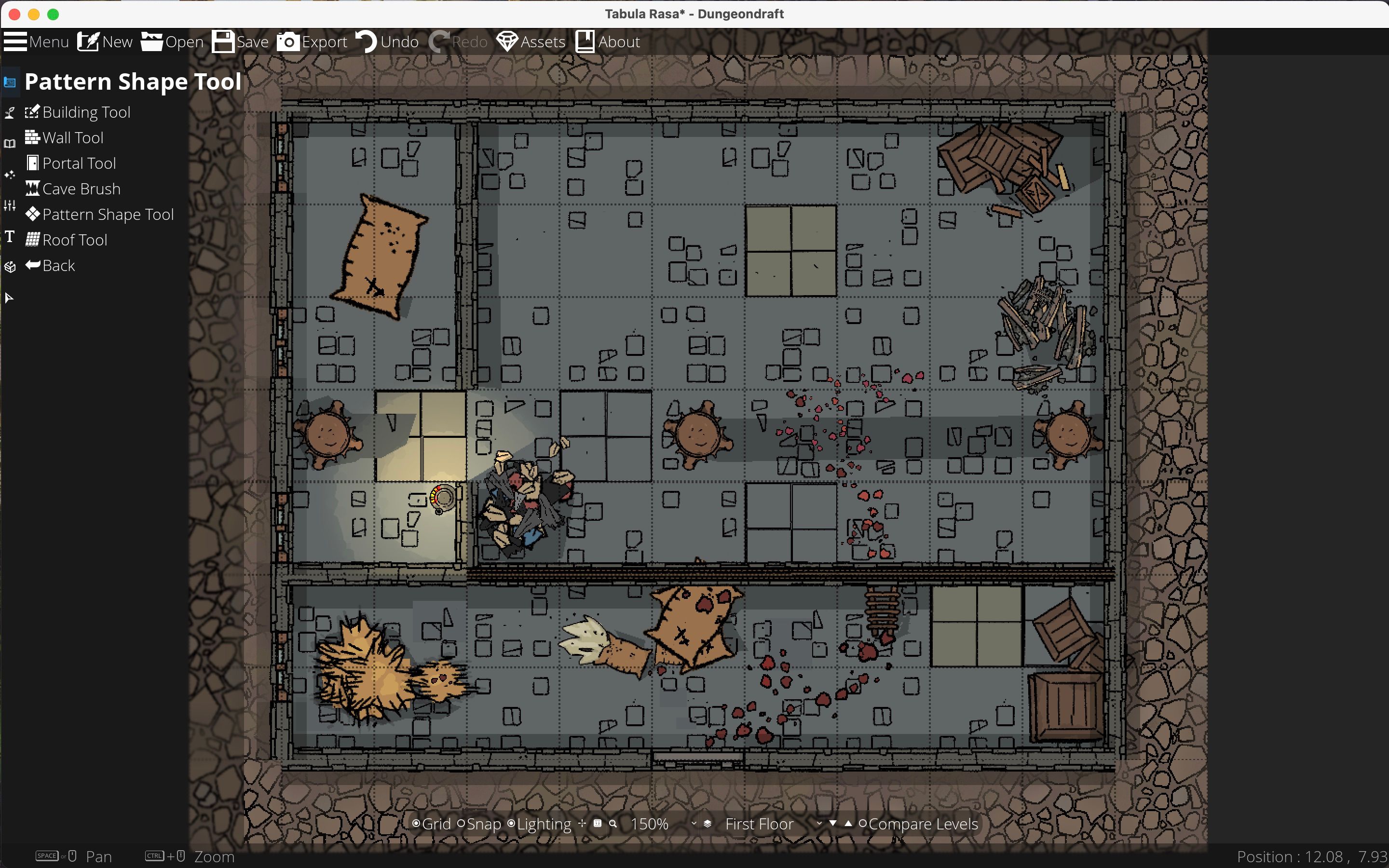
Task: Select the Portal Tool
Action: tap(78, 163)
